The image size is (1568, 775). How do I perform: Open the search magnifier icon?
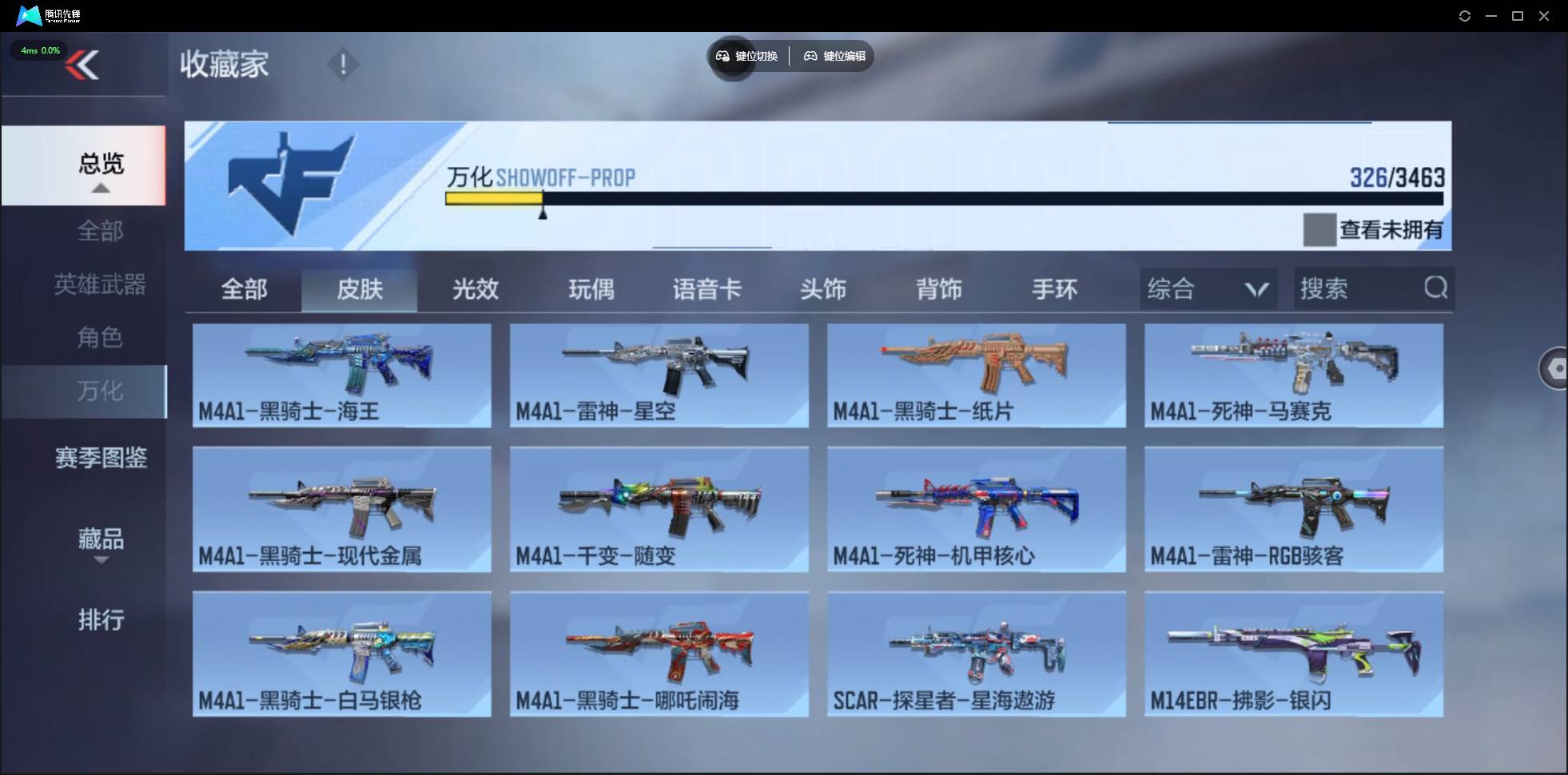pos(1436,288)
